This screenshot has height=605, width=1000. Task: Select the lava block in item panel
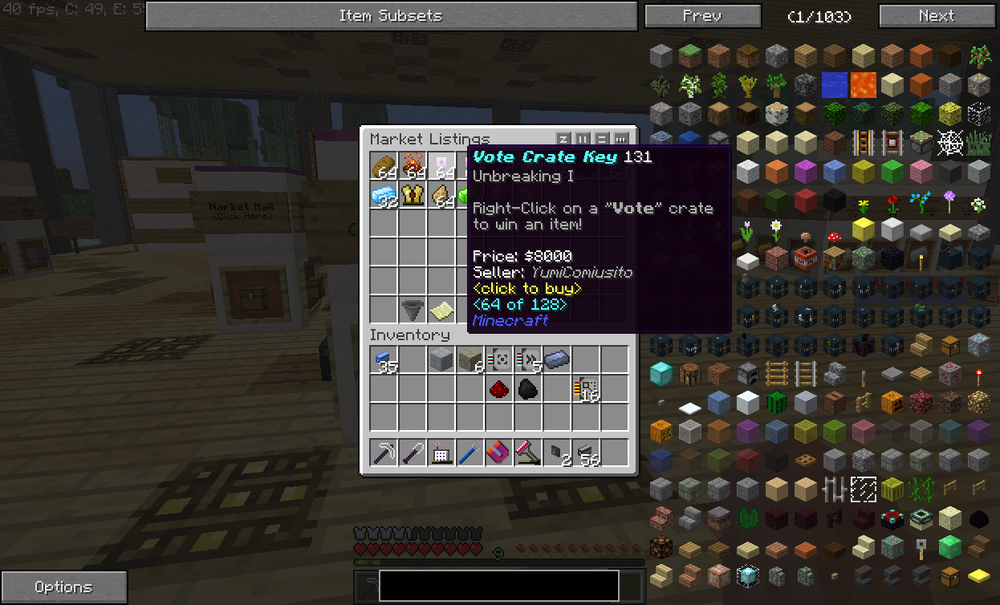coord(863,84)
